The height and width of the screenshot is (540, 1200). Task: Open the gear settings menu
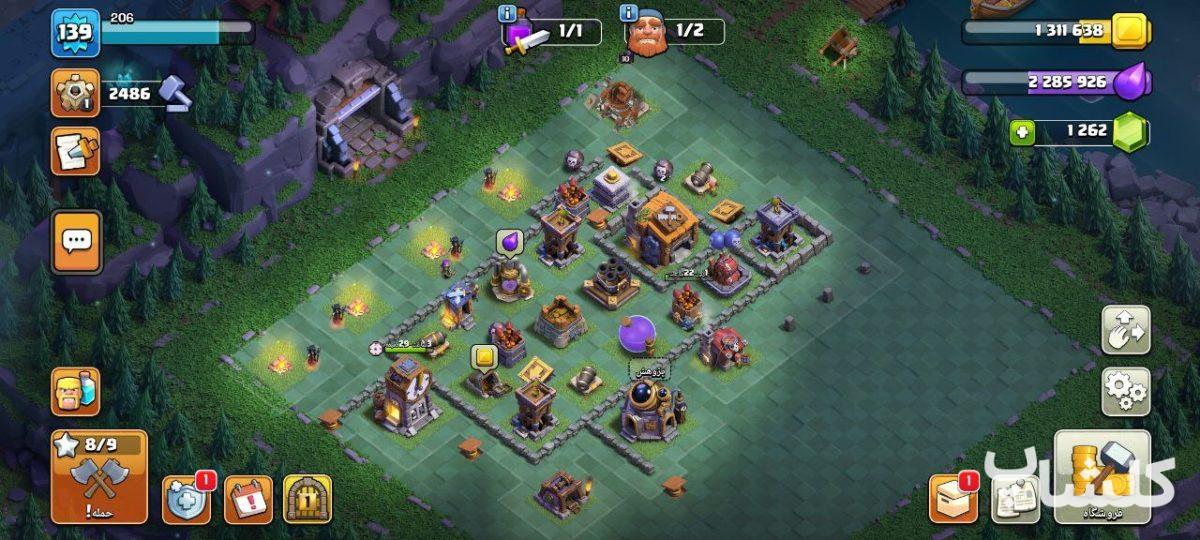1125,391
